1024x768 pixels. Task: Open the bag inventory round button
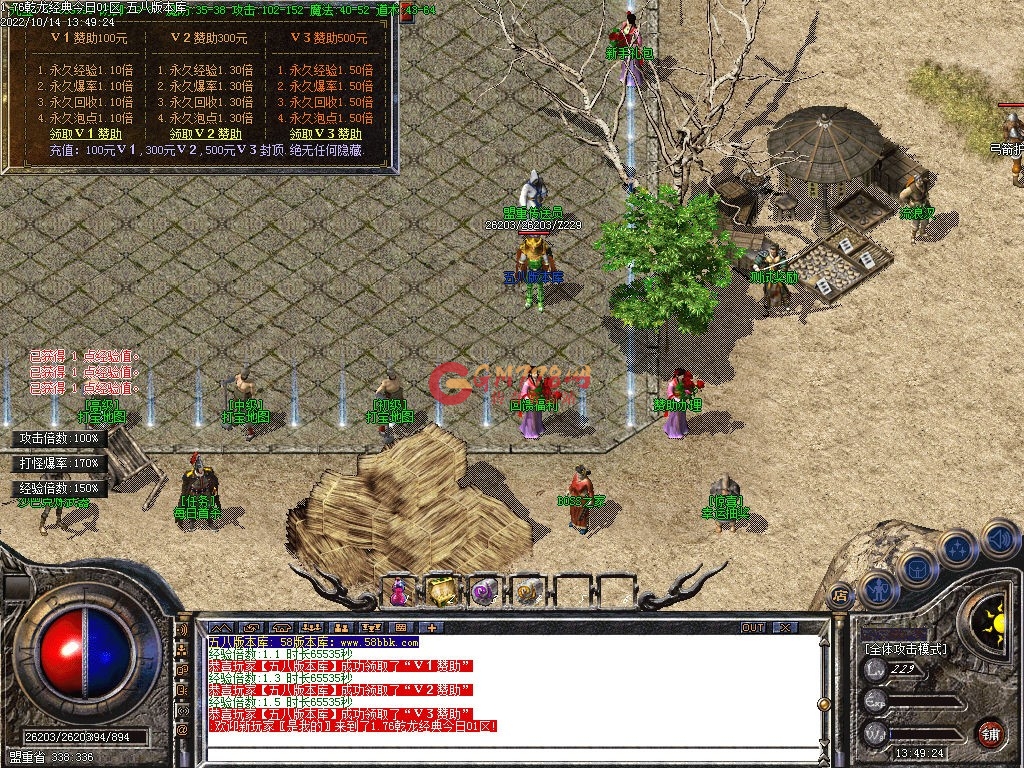coord(916,570)
